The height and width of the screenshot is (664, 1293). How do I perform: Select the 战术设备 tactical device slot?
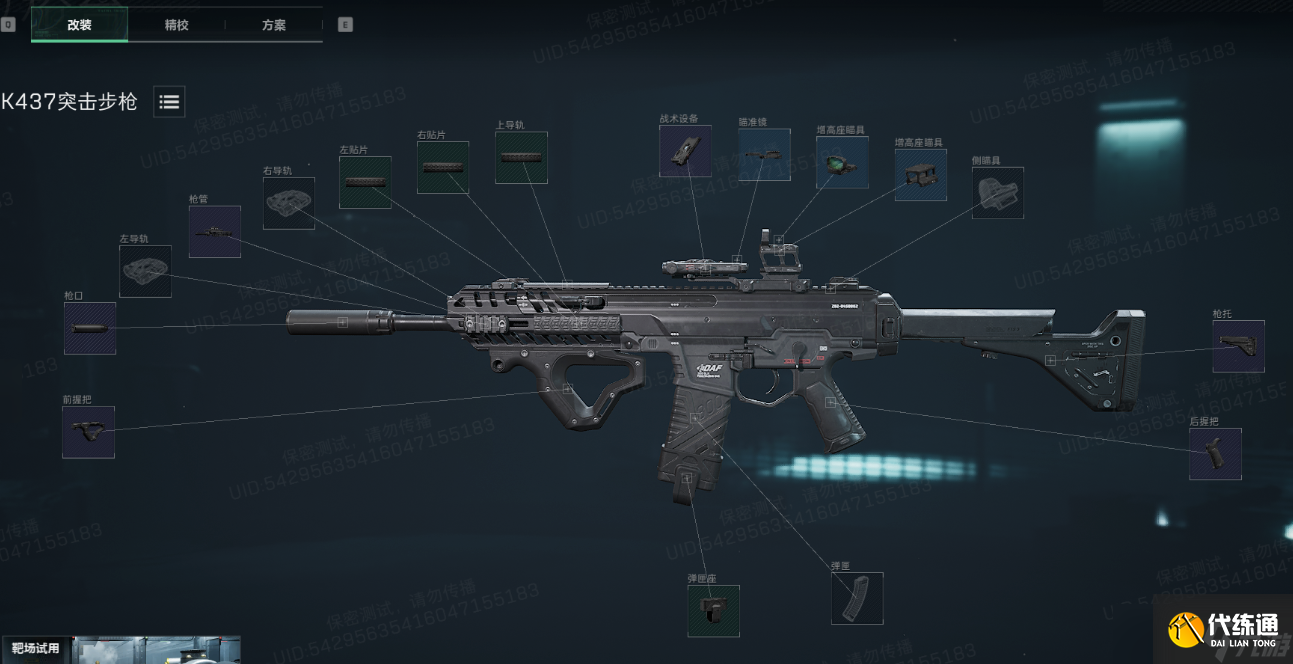click(685, 151)
